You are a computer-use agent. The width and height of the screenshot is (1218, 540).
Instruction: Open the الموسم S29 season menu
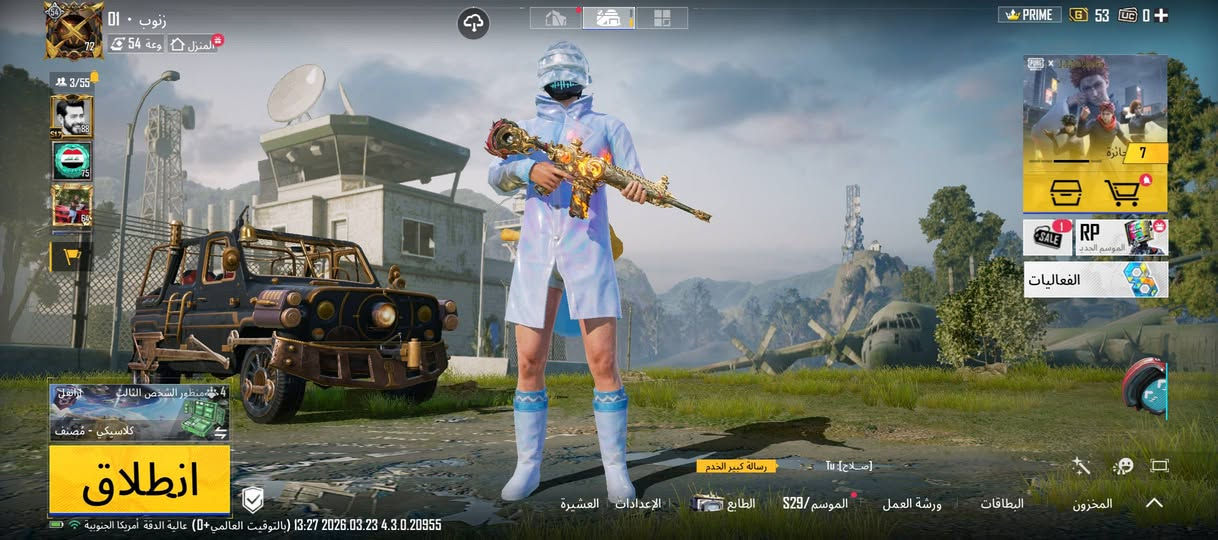coord(815,503)
